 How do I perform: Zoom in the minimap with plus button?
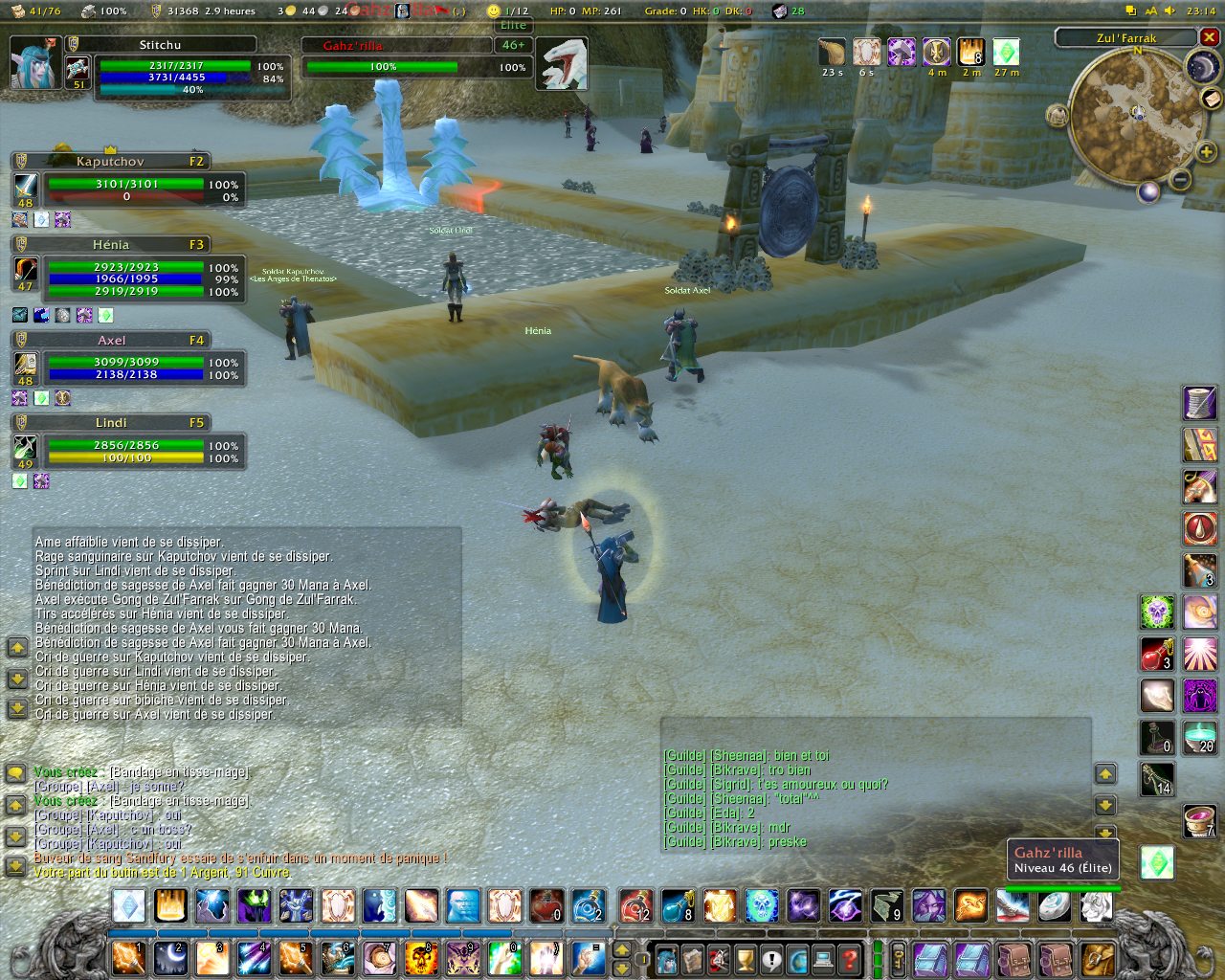pos(1206,152)
